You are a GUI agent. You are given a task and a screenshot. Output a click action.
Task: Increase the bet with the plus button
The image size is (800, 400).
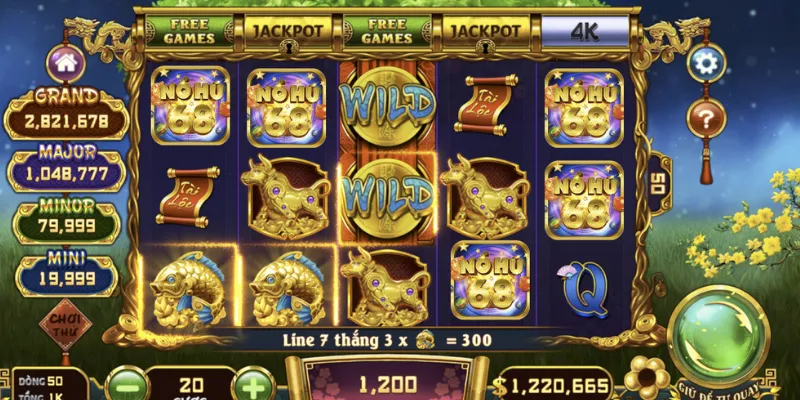[255, 384]
